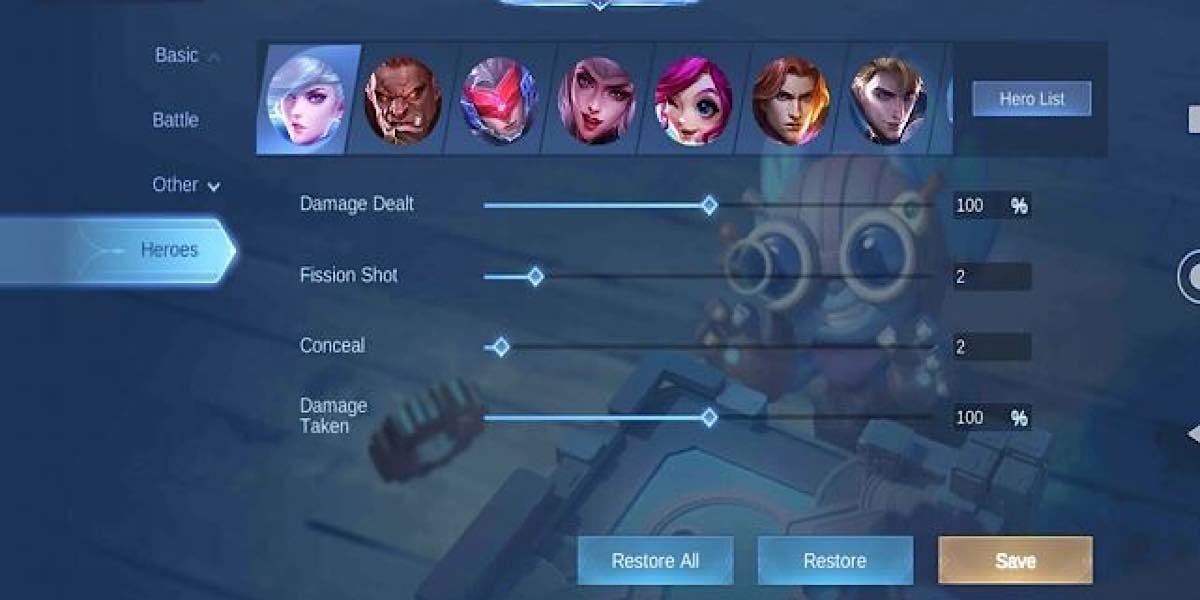Image resolution: width=1200 pixels, height=600 pixels.
Task: Click the Conceal slider handle
Action: [x=501, y=347]
